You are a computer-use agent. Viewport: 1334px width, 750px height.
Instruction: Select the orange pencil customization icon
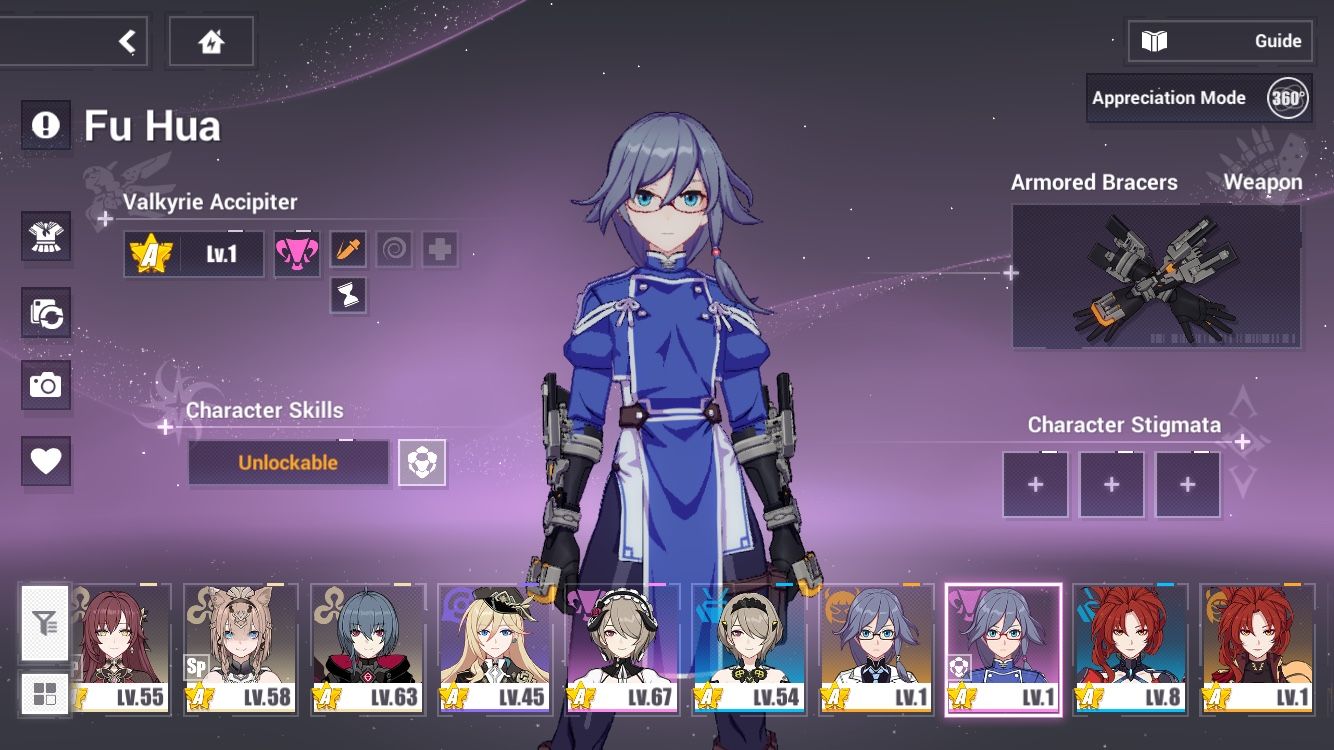pos(347,249)
